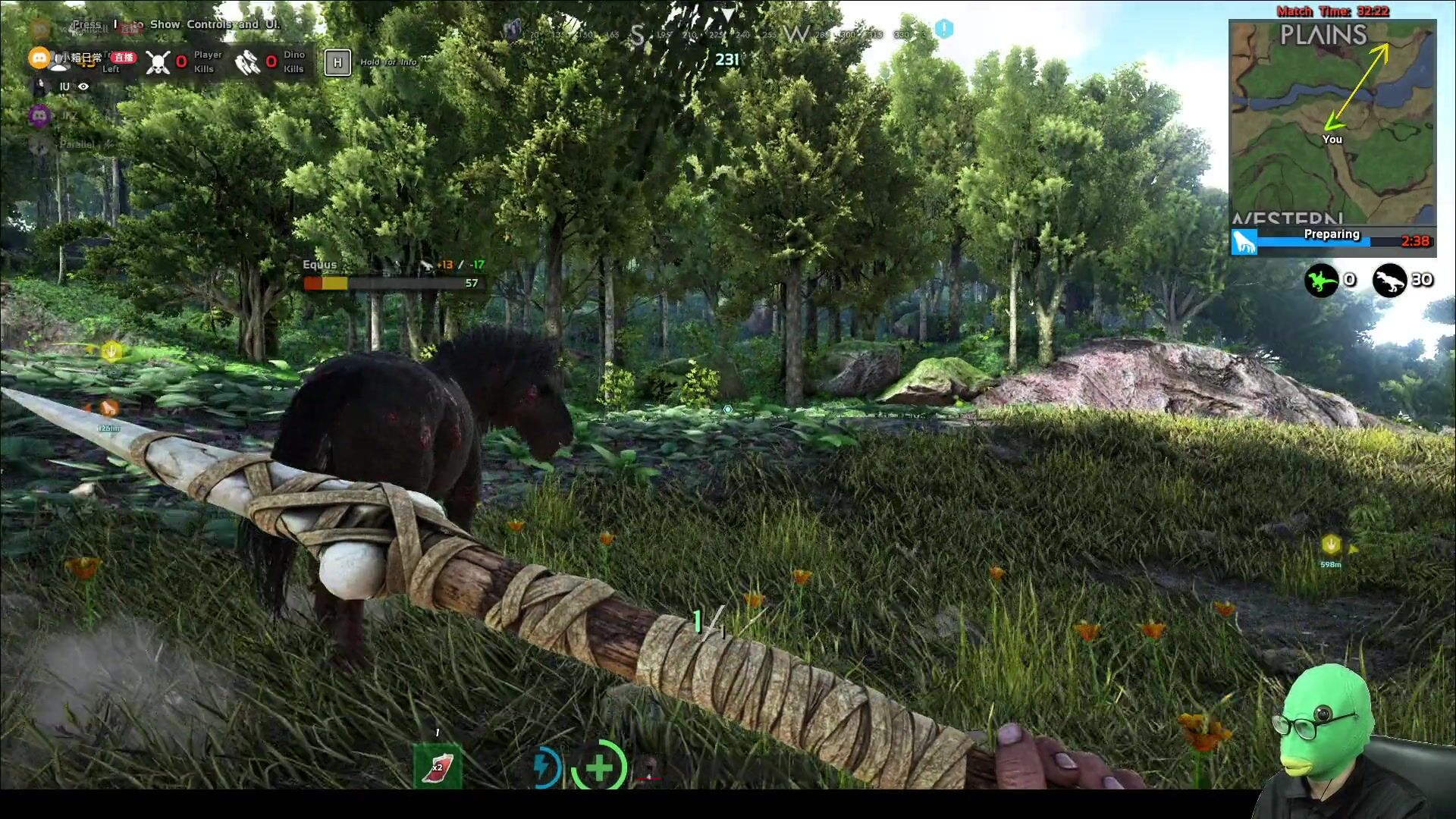Image resolution: width=1456 pixels, height=819 pixels.
Task: Click the blue alert hexagon on compass
Action: pyautogui.click(x=943, y=29)
